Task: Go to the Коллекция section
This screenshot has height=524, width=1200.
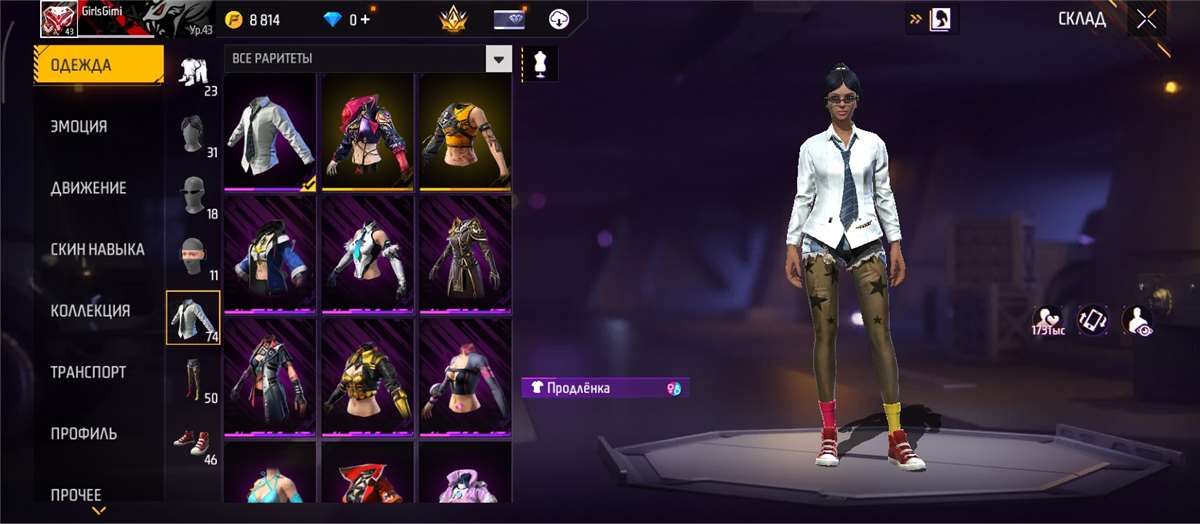Action: point(90,311)
